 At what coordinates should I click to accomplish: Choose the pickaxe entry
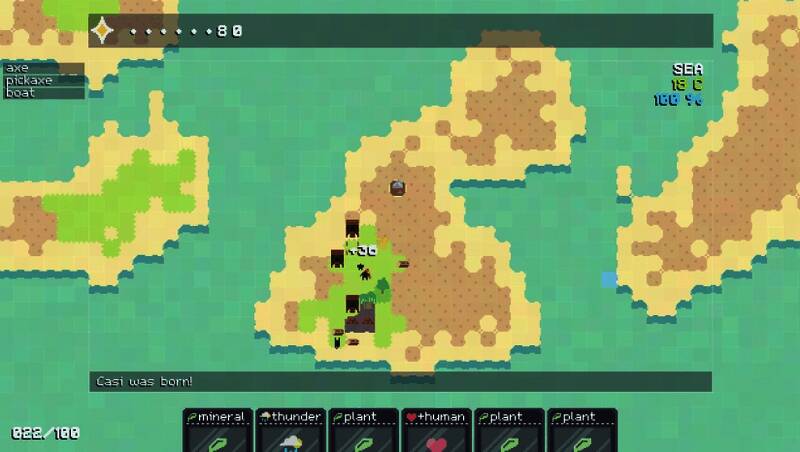click(x=43, y=80)
